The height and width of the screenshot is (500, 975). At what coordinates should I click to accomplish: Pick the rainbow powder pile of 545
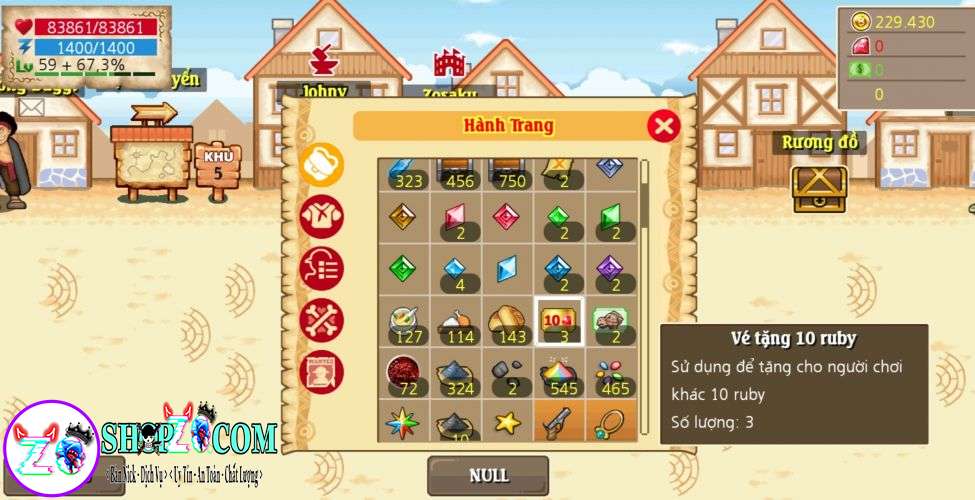(559, 373)
